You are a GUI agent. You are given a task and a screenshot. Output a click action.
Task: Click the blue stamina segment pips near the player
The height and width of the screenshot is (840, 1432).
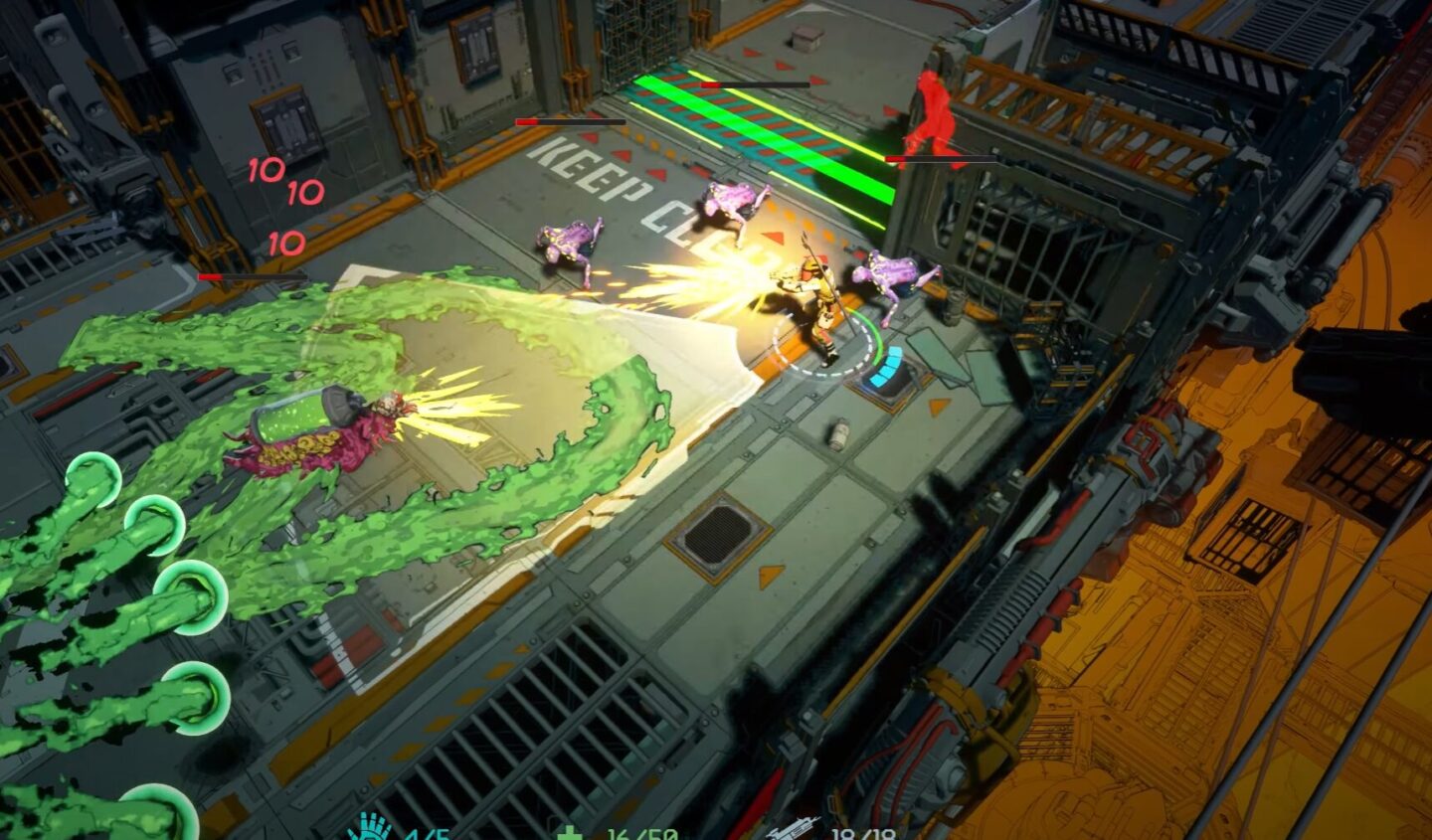(x=888, y=370)
